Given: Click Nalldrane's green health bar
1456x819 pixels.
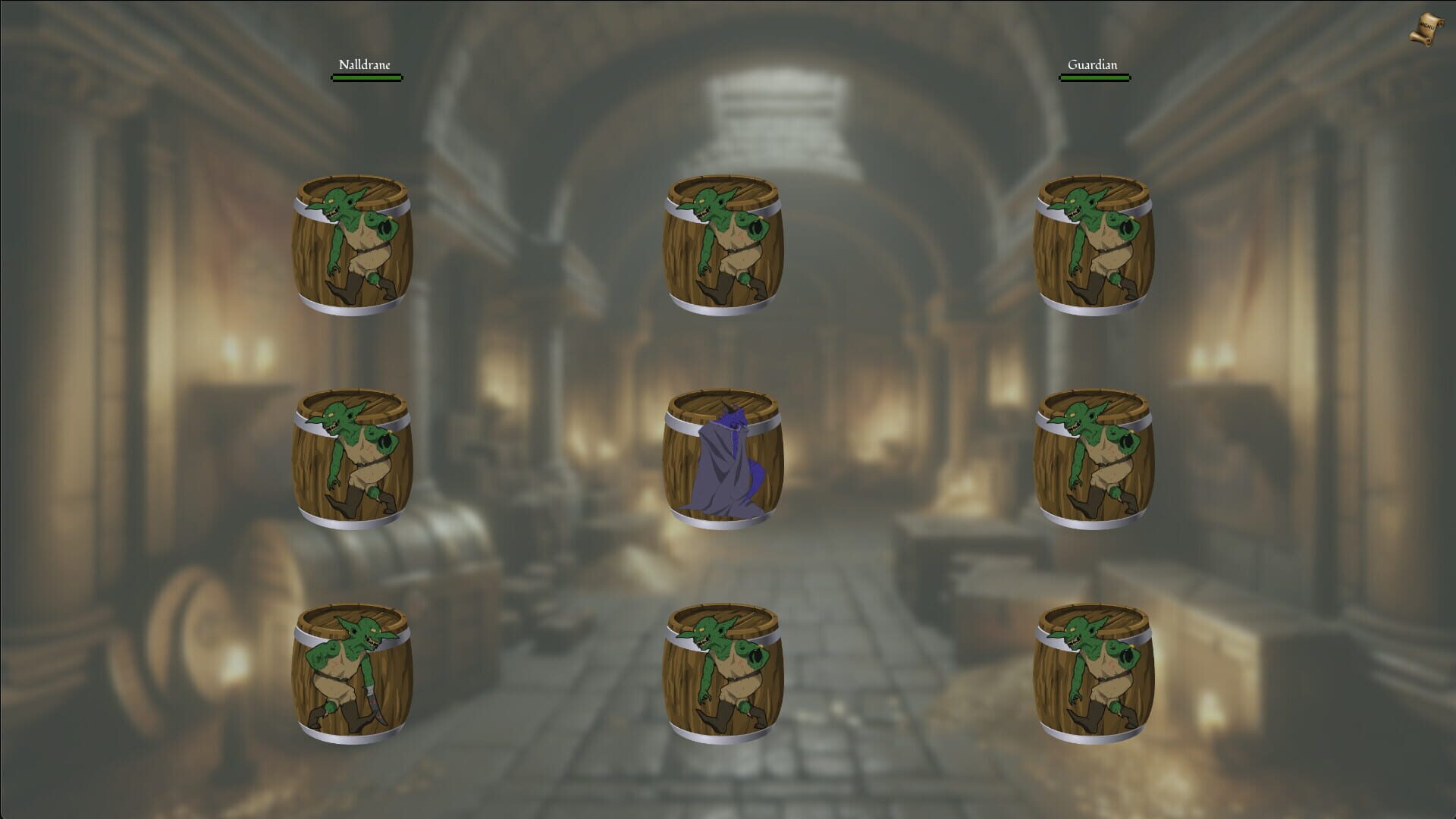Looking at the screenshot, I should tap(366, 76).
